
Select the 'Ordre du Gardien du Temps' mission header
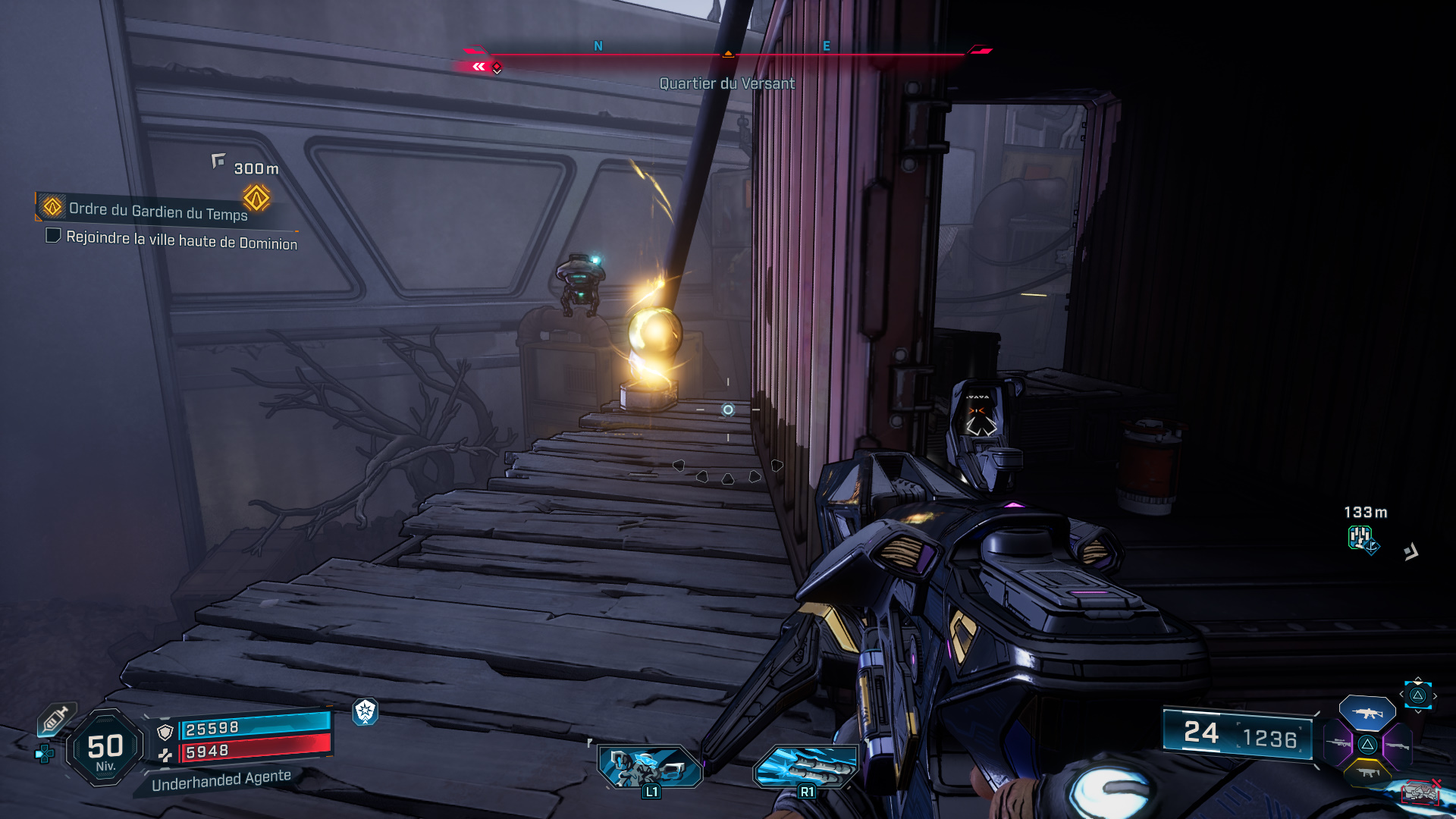click(x=159, y=209)
